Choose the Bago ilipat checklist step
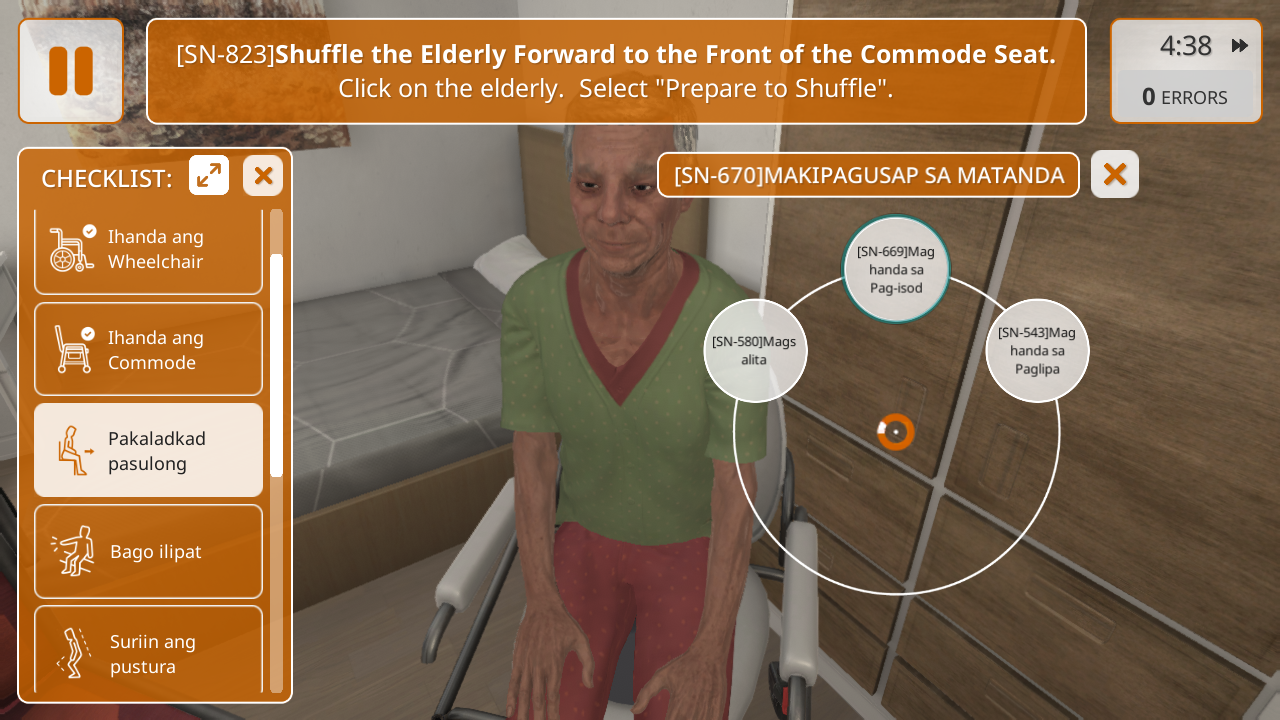The image size is (1280, 720). point(148,551)
